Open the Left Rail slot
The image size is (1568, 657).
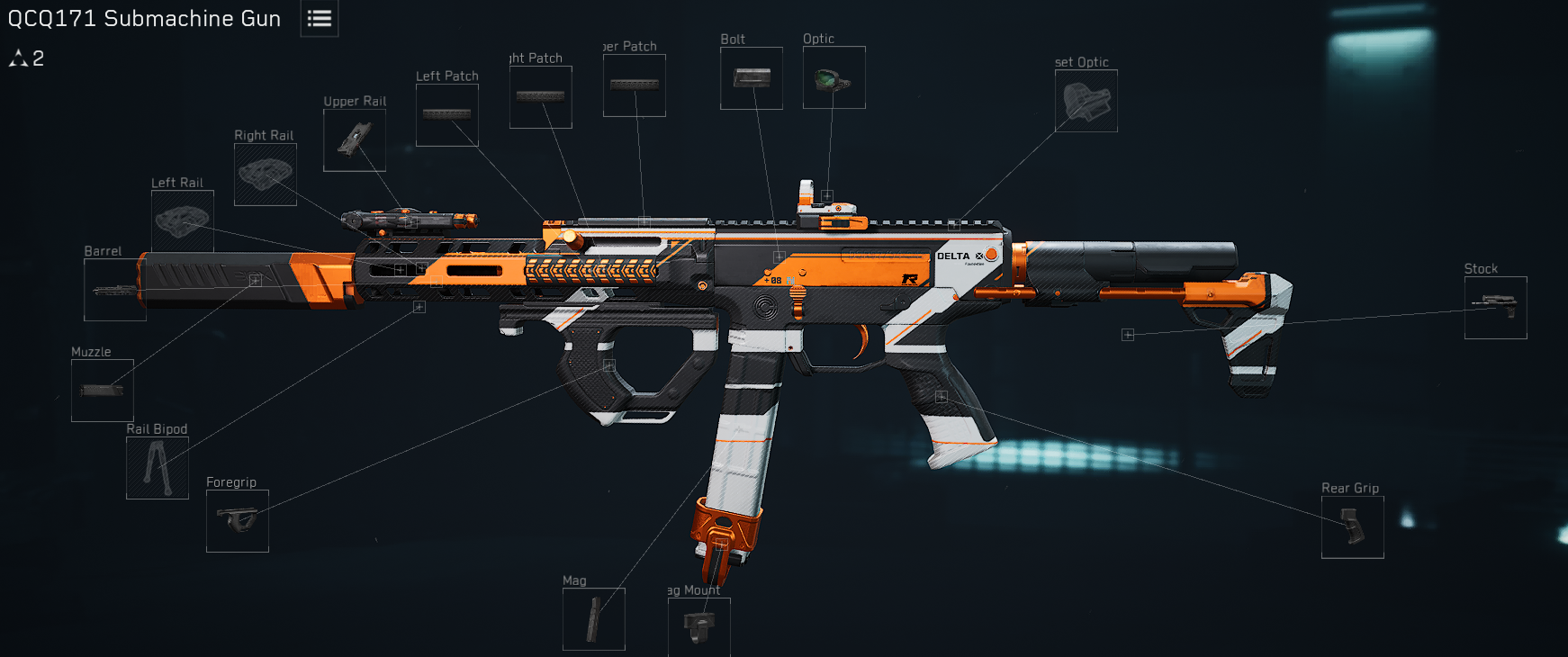tap(183, 220)
